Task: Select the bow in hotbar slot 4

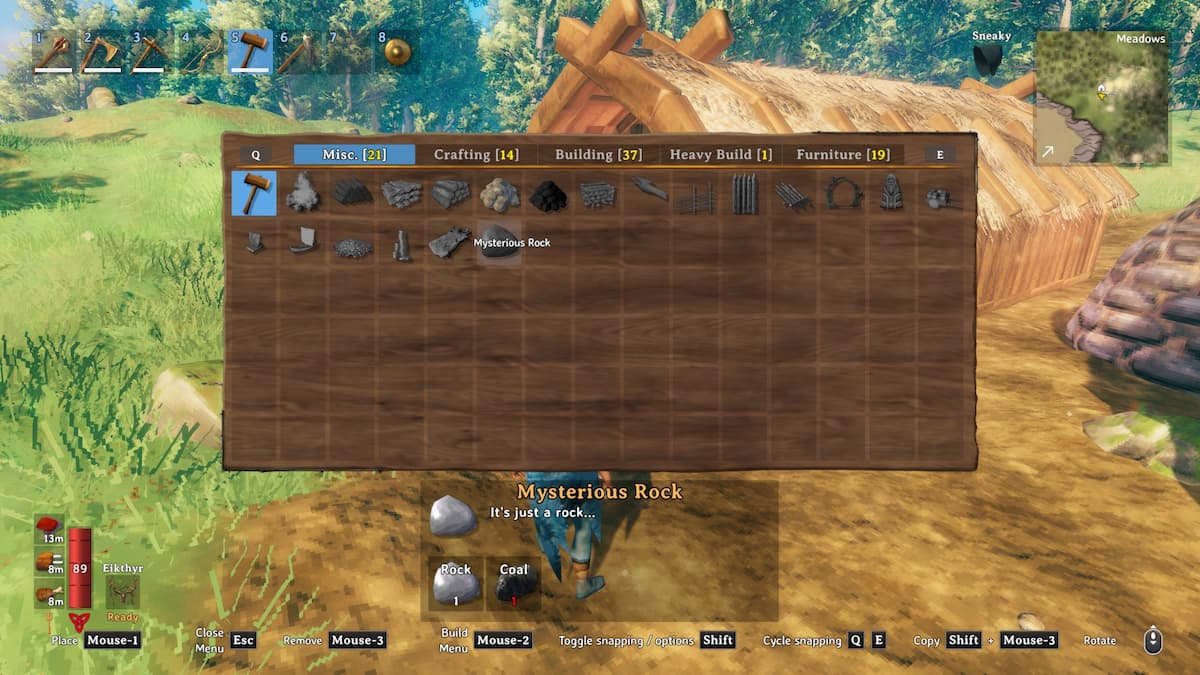Action: 201,52
